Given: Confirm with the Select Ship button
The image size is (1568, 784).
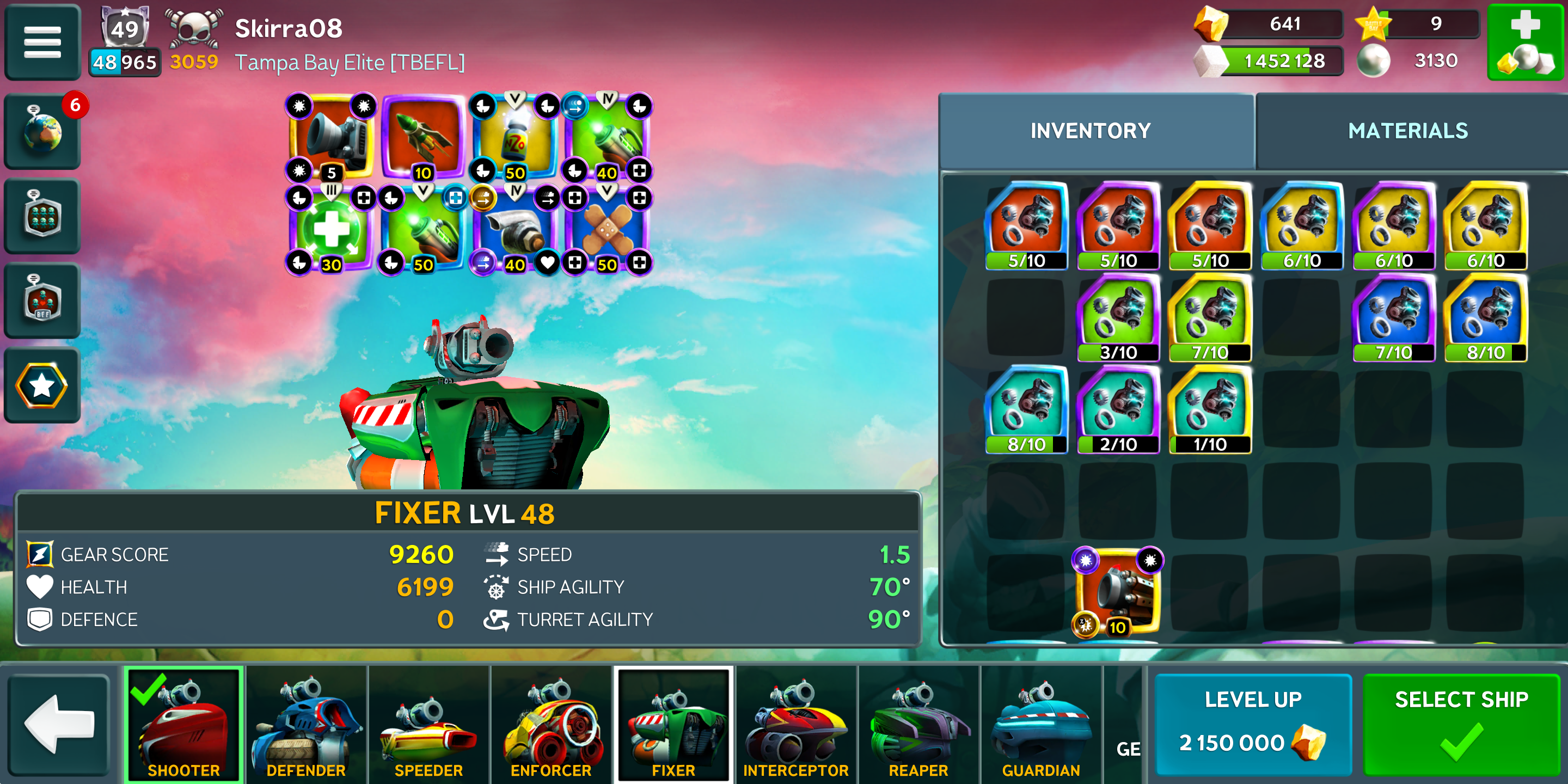Looking at the screenshot, I should pyautogui.click(x=1461, y=724).
